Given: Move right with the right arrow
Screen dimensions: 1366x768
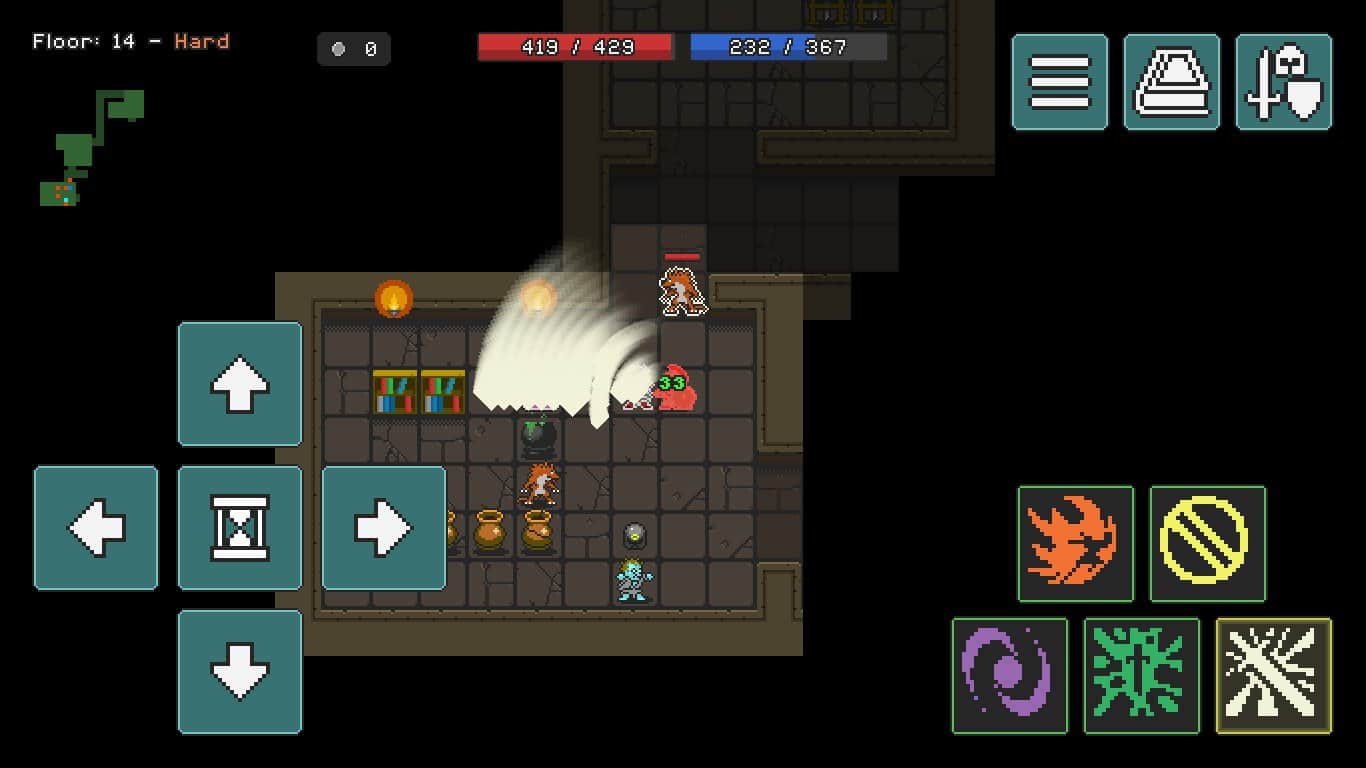Looking at the screenshot, I should pyautogui.click(x=384, y=528).
